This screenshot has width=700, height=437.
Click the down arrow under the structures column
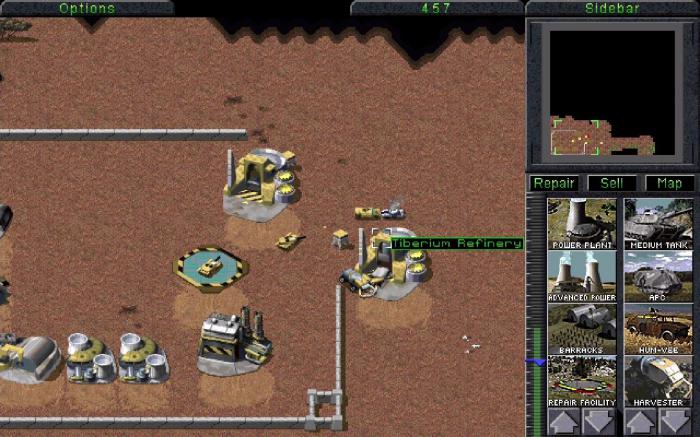click(600, 420)
